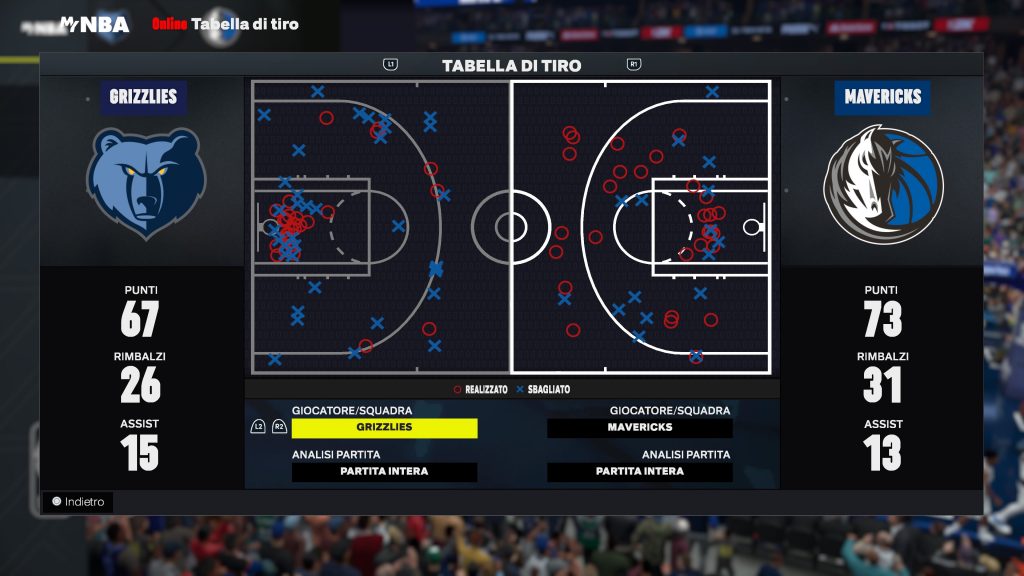The width and height of the screenshot is (1024, 576).
Task: Open Mavericks' PARTITA INTERA game analysis selector
Action: [x=640, y=472]
